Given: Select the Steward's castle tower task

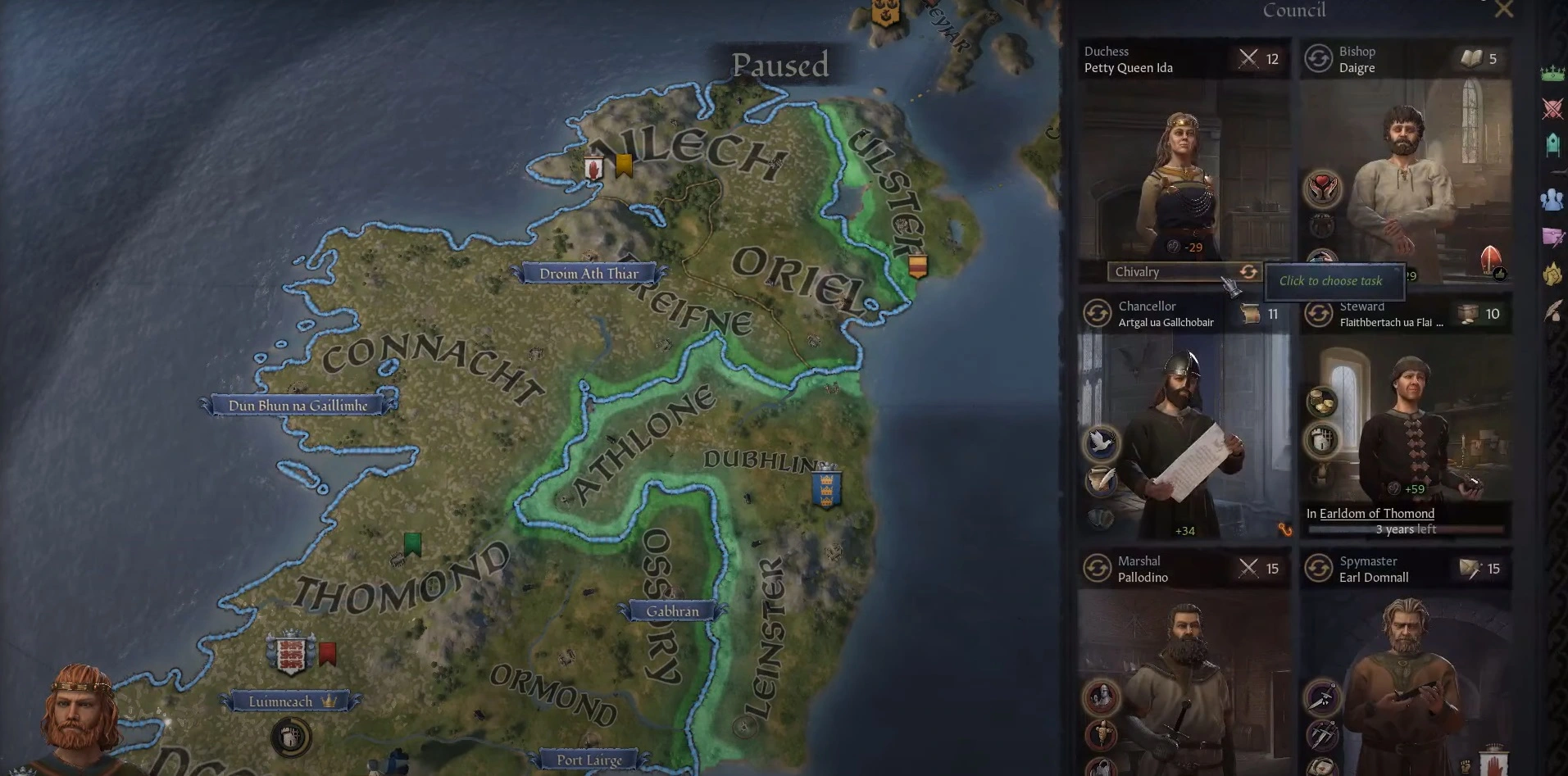Looking at the screenshot, I should (x=1321, y=441).
